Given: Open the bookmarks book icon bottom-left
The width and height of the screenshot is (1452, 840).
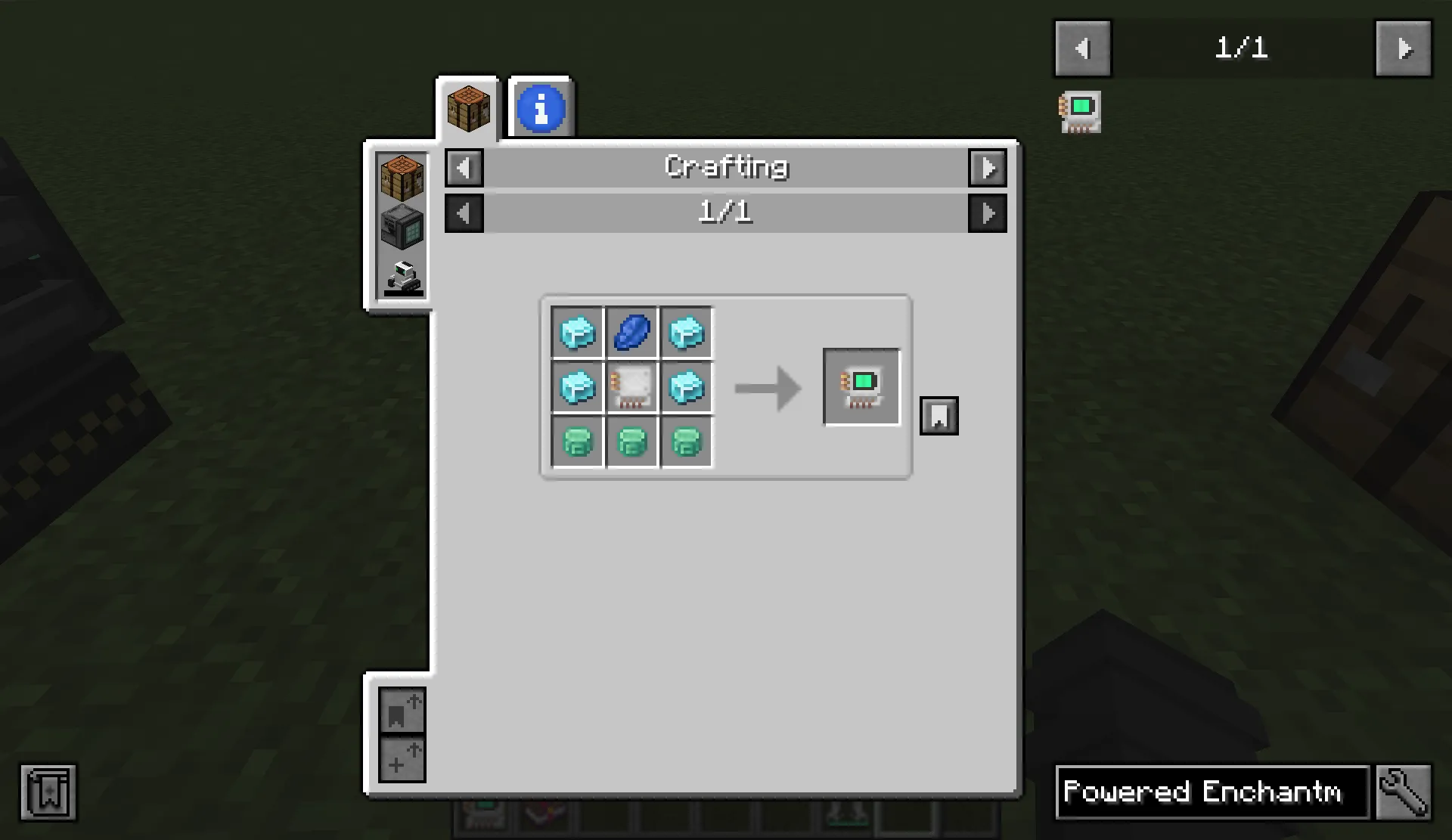Looking at the screenshot, I should (48, 793).
